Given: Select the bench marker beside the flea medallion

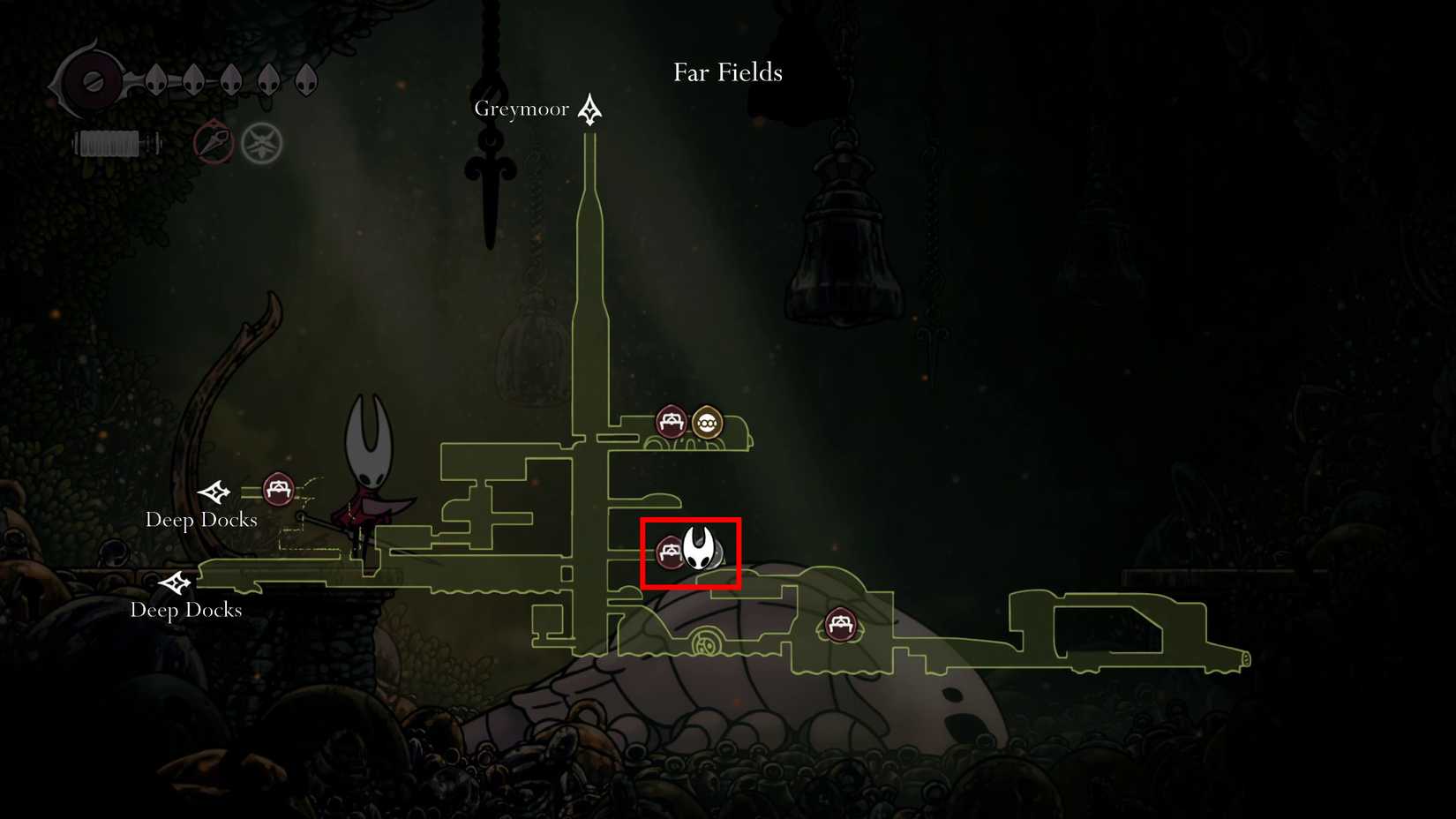Looking at the screenshot, I should pyautogui.click(x=671, y=422).
